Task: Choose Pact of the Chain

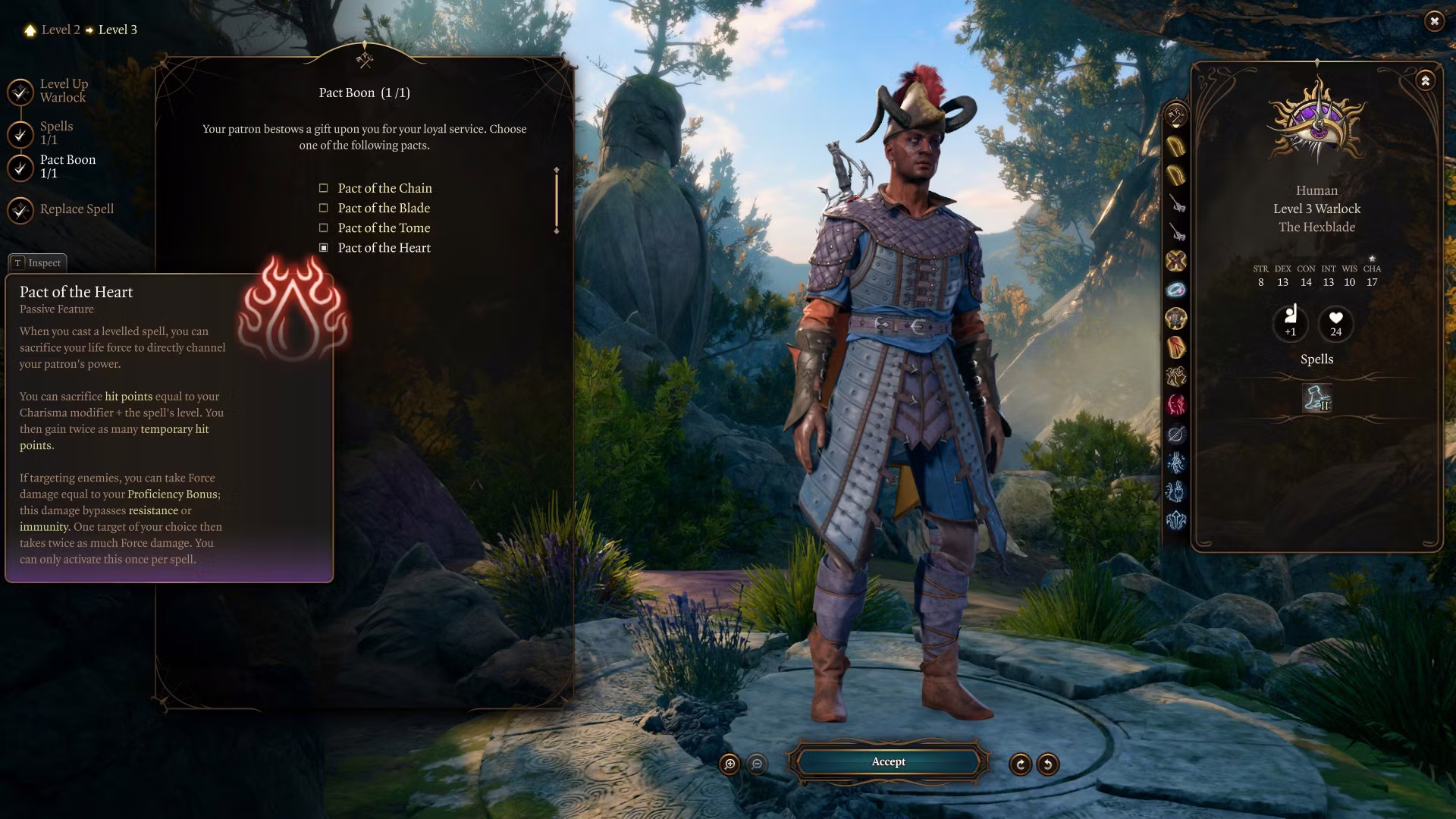Action: click(x=384, y=188)
